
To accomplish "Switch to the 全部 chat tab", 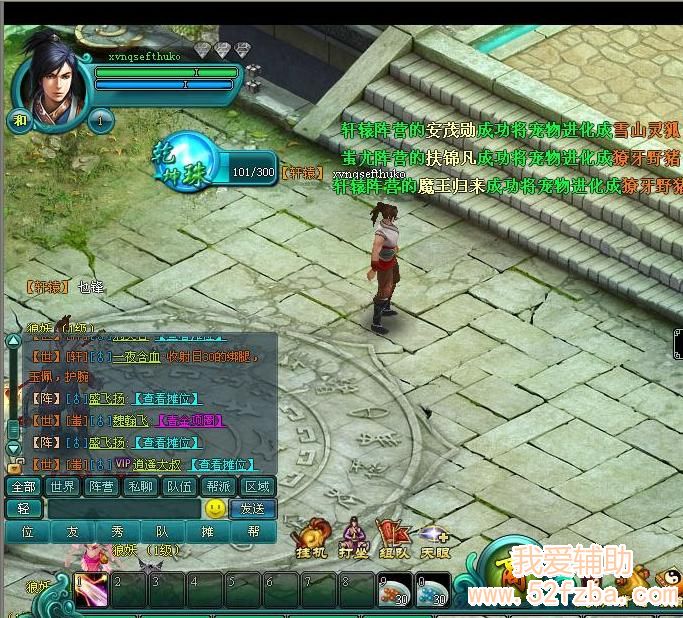I will click(24, 487).
